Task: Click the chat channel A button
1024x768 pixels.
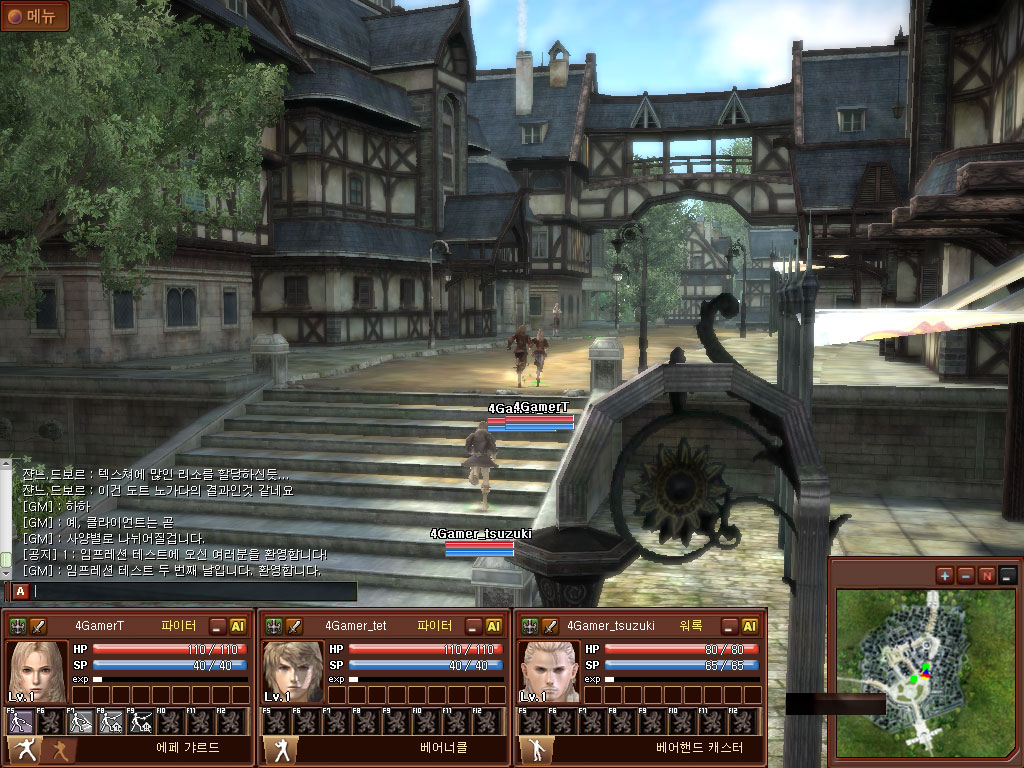Action: pos(20,592)
